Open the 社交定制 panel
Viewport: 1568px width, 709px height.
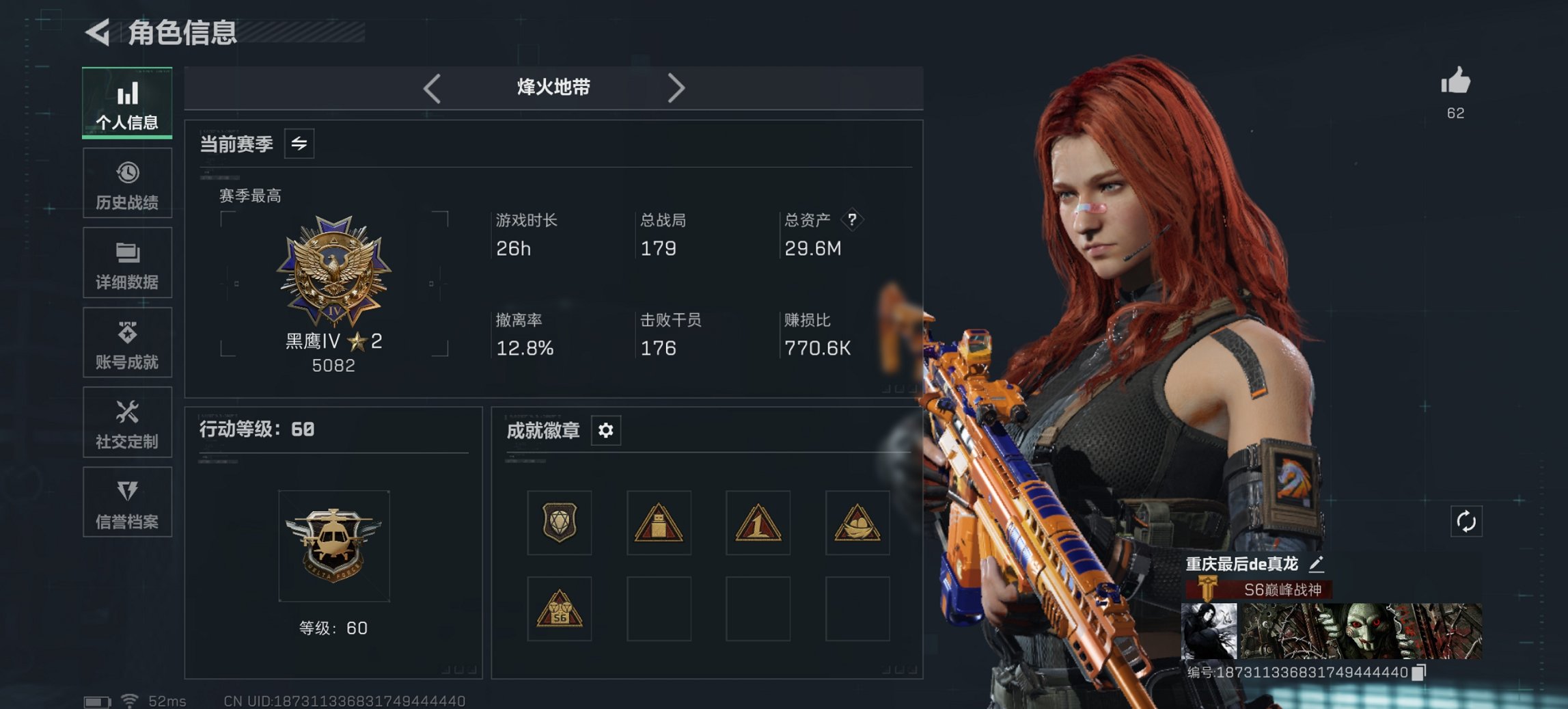coord(127,423)
